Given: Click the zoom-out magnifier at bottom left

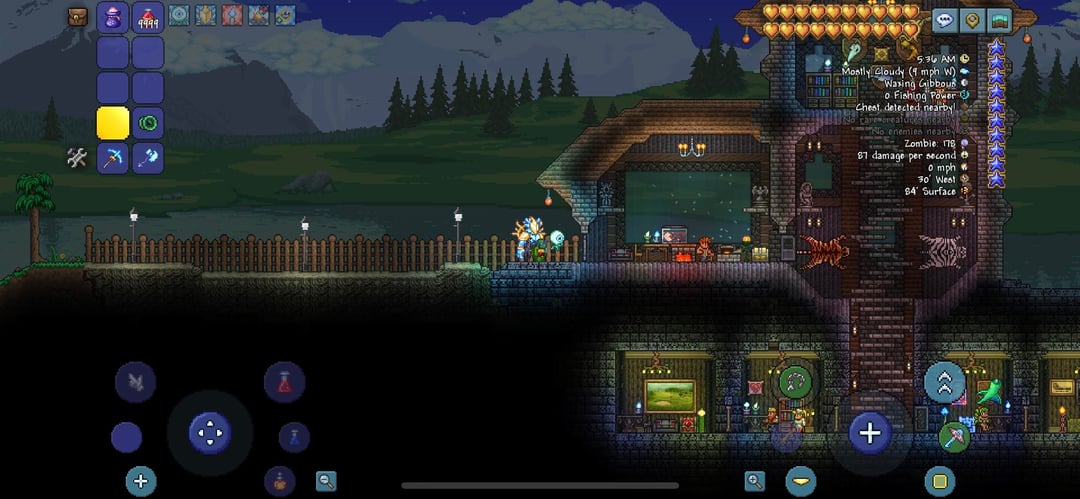Looking at the screenshot, I should [x=326, y=480].
